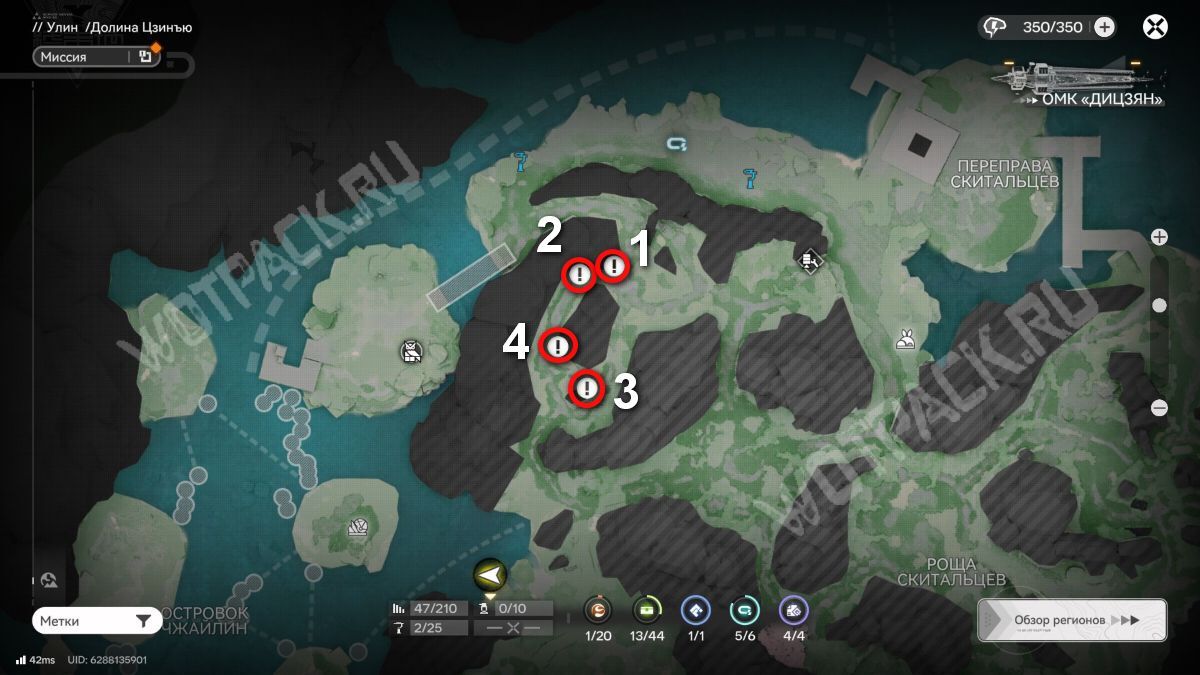Viewport: 1200px width, 675px height.
Task: Click the map zoom slider handle
Action: [1159, 306]
